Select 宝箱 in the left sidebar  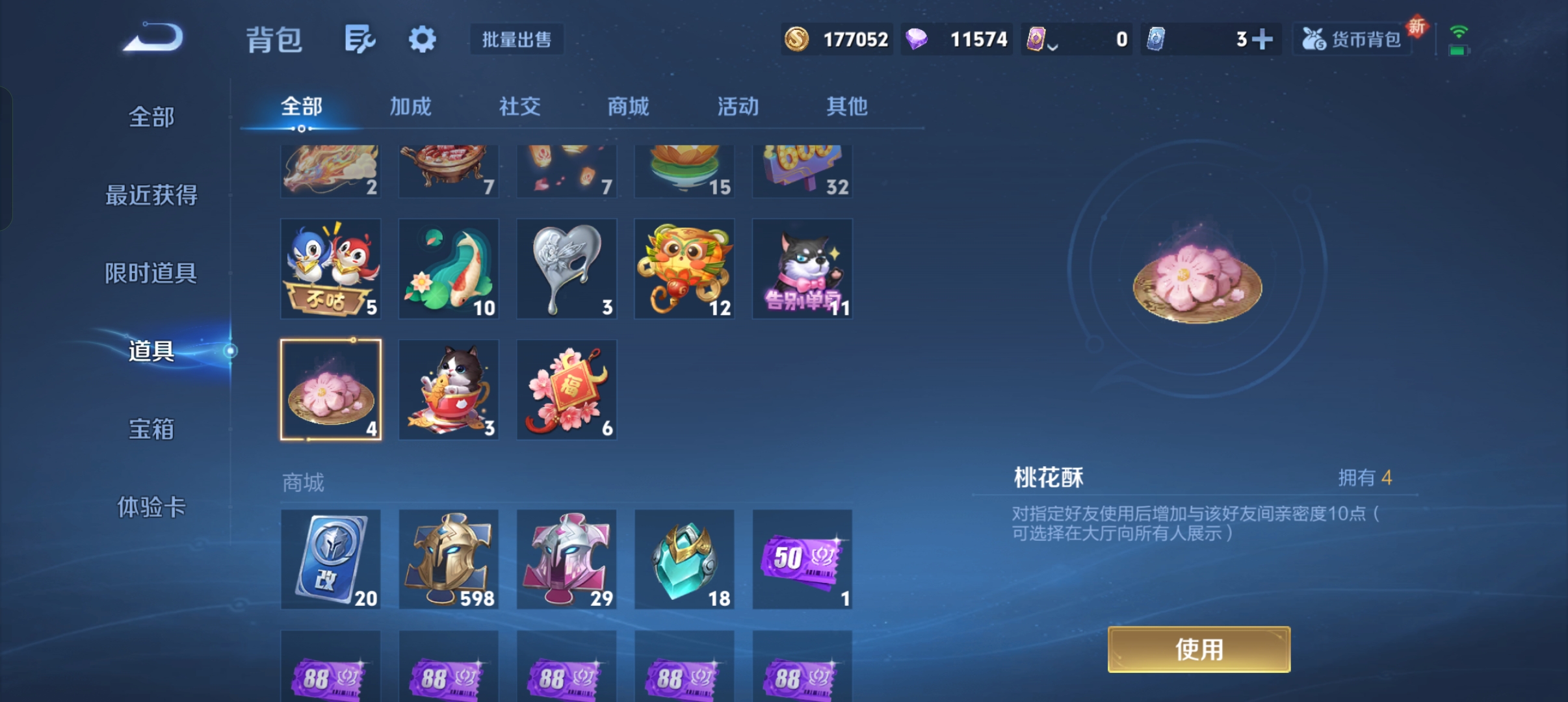click(x=151, y=430)
